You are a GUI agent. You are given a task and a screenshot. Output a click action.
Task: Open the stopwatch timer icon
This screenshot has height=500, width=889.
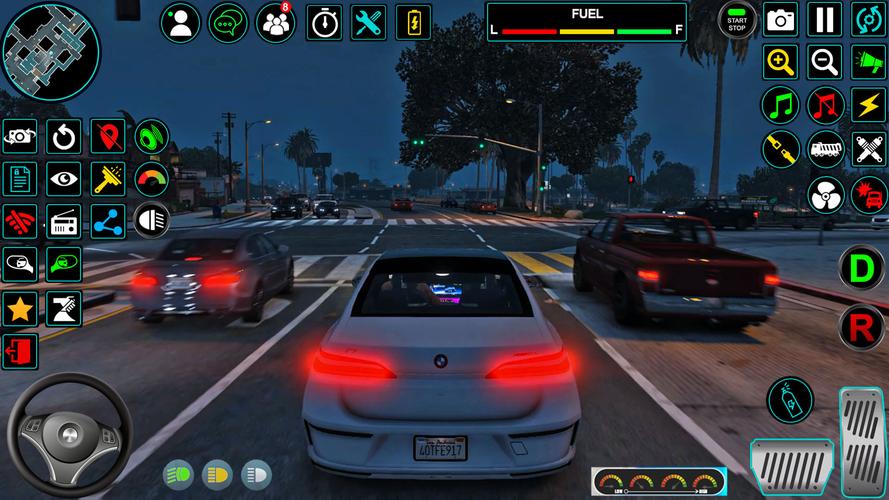click(x=323, y=22)
